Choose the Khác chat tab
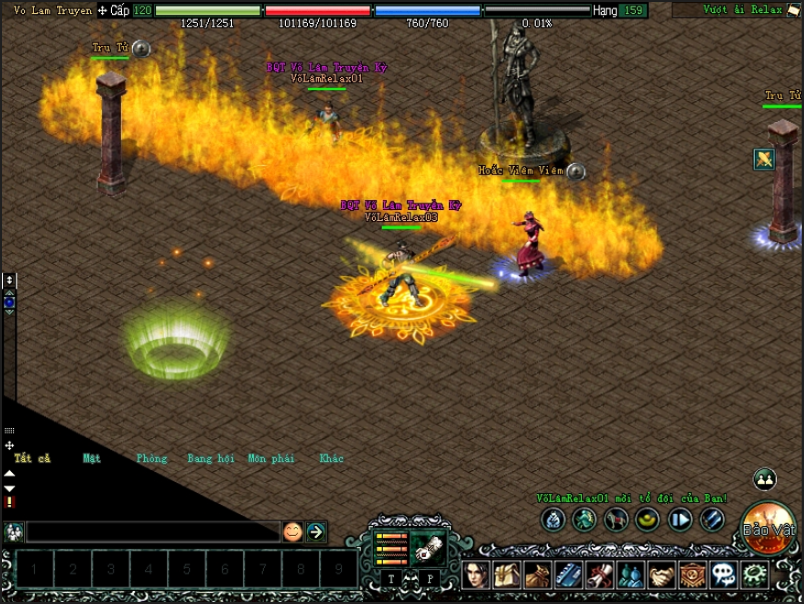Image resolution: width=804 pixels, height=604 pixels. coord(331,458)
